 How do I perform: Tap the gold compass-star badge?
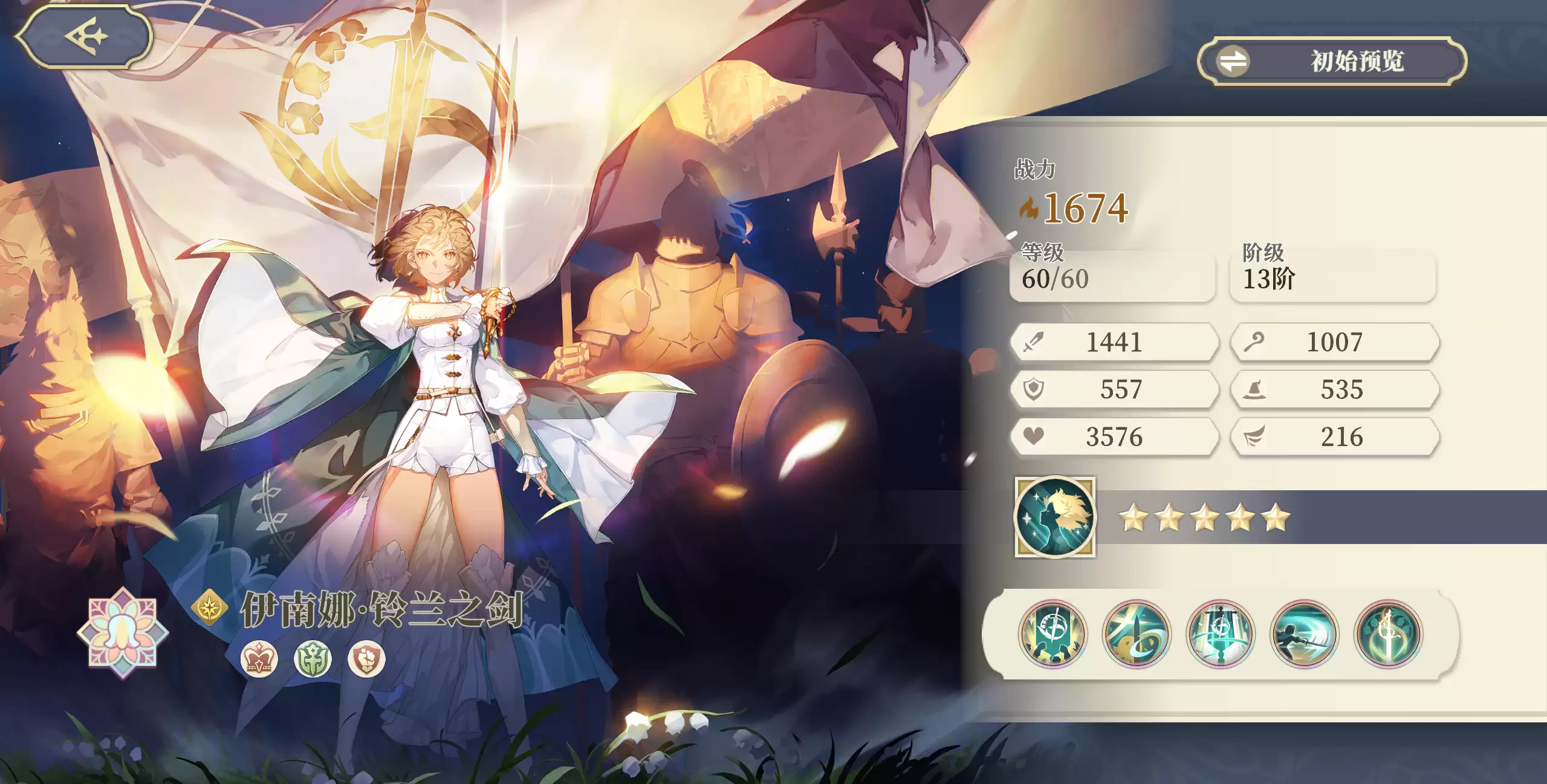(x=210, y=607)
